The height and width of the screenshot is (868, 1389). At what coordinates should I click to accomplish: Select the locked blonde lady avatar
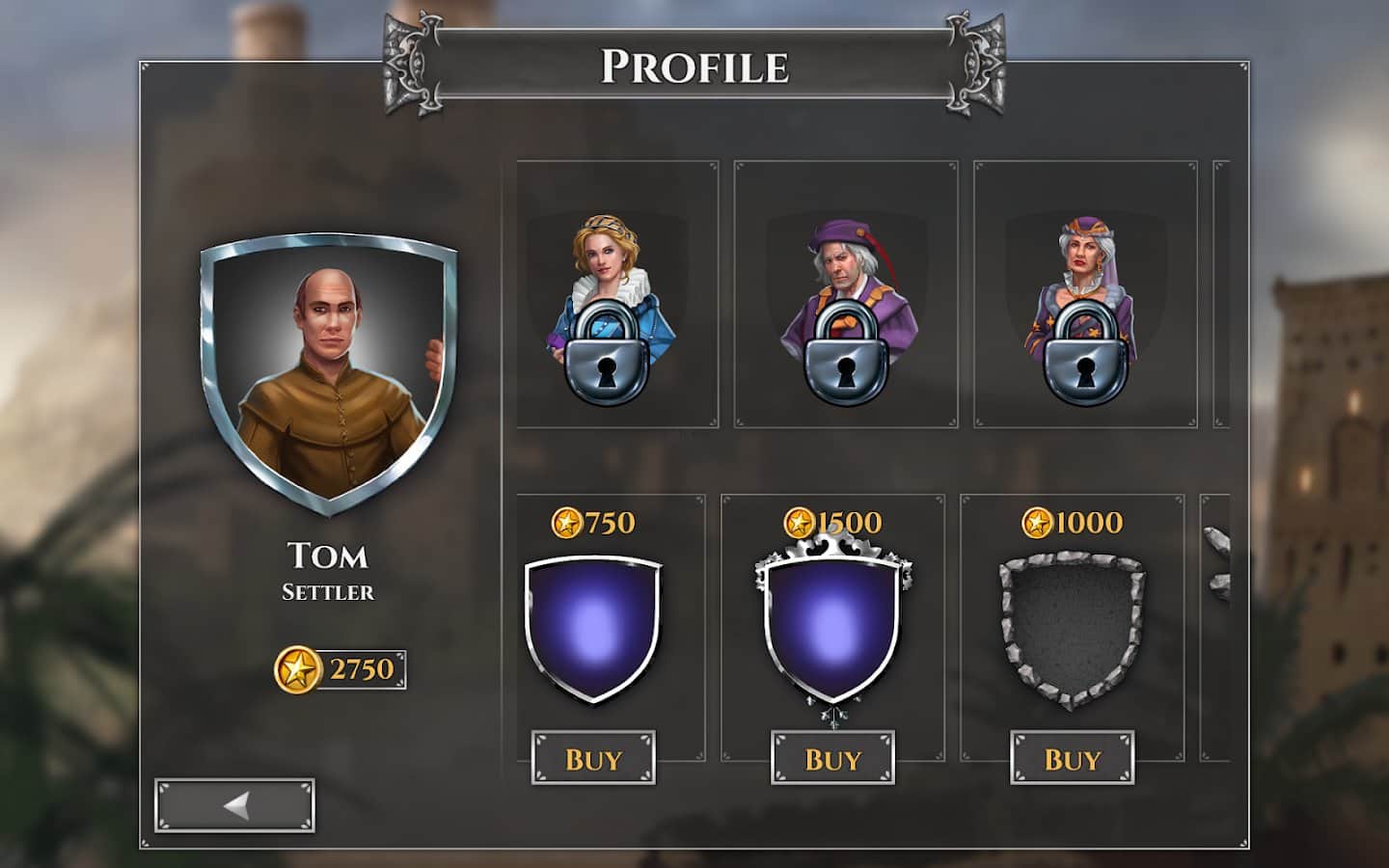pos(616,294)
